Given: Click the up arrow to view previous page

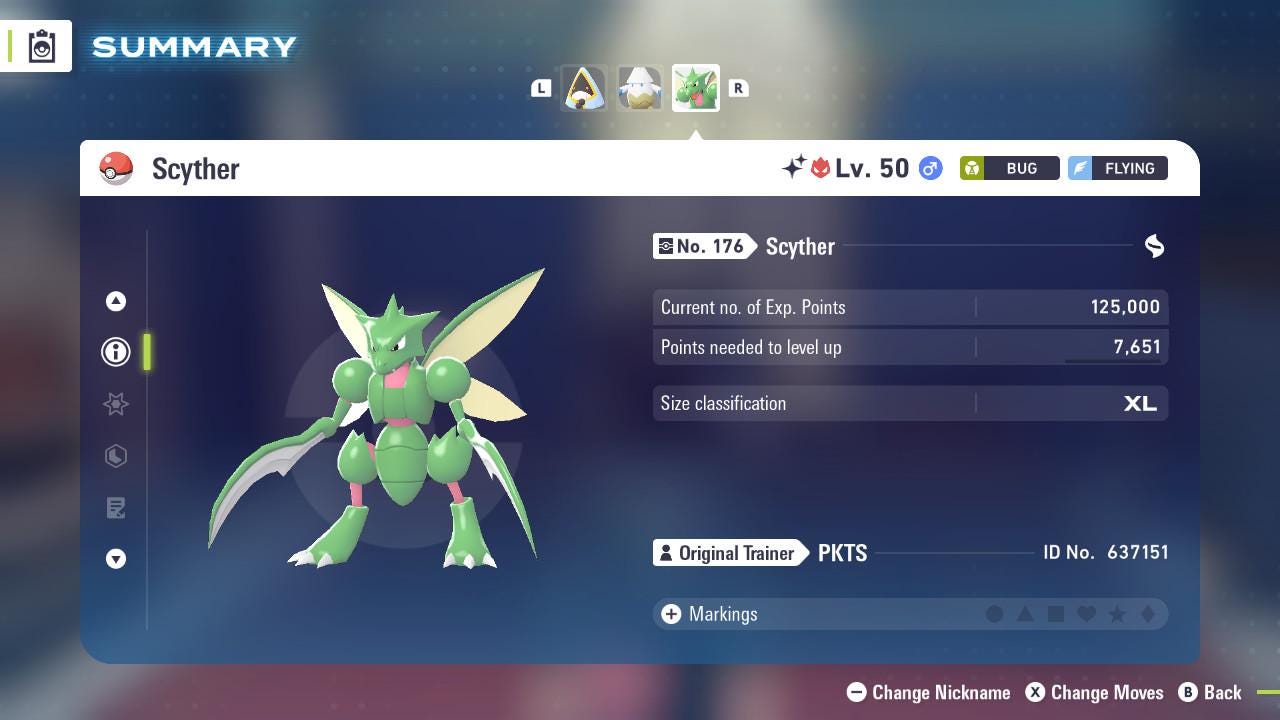Looking at the screenshot, I should click(116, 300).
